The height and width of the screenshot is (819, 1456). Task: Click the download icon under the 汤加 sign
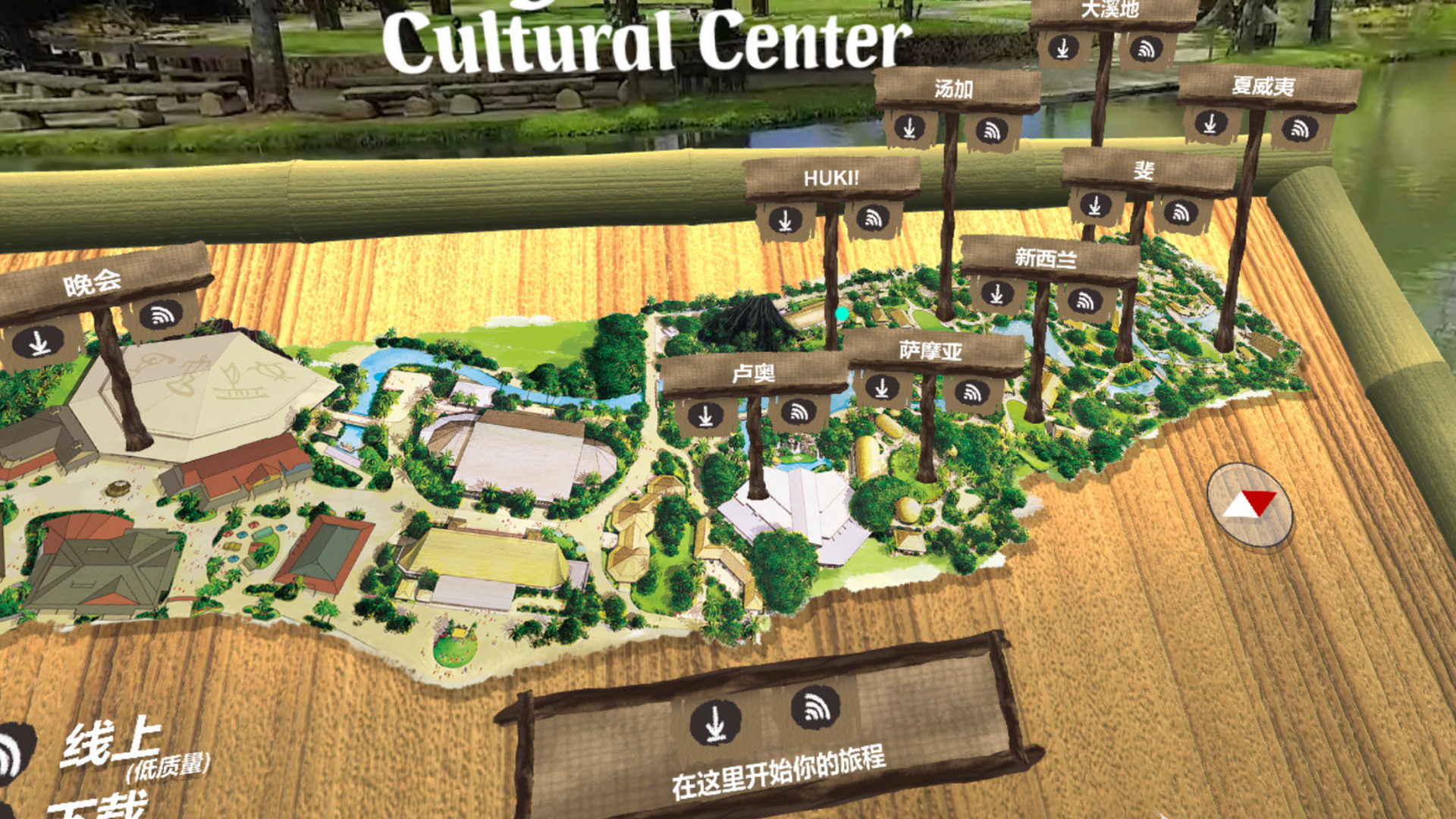(909, 129)
